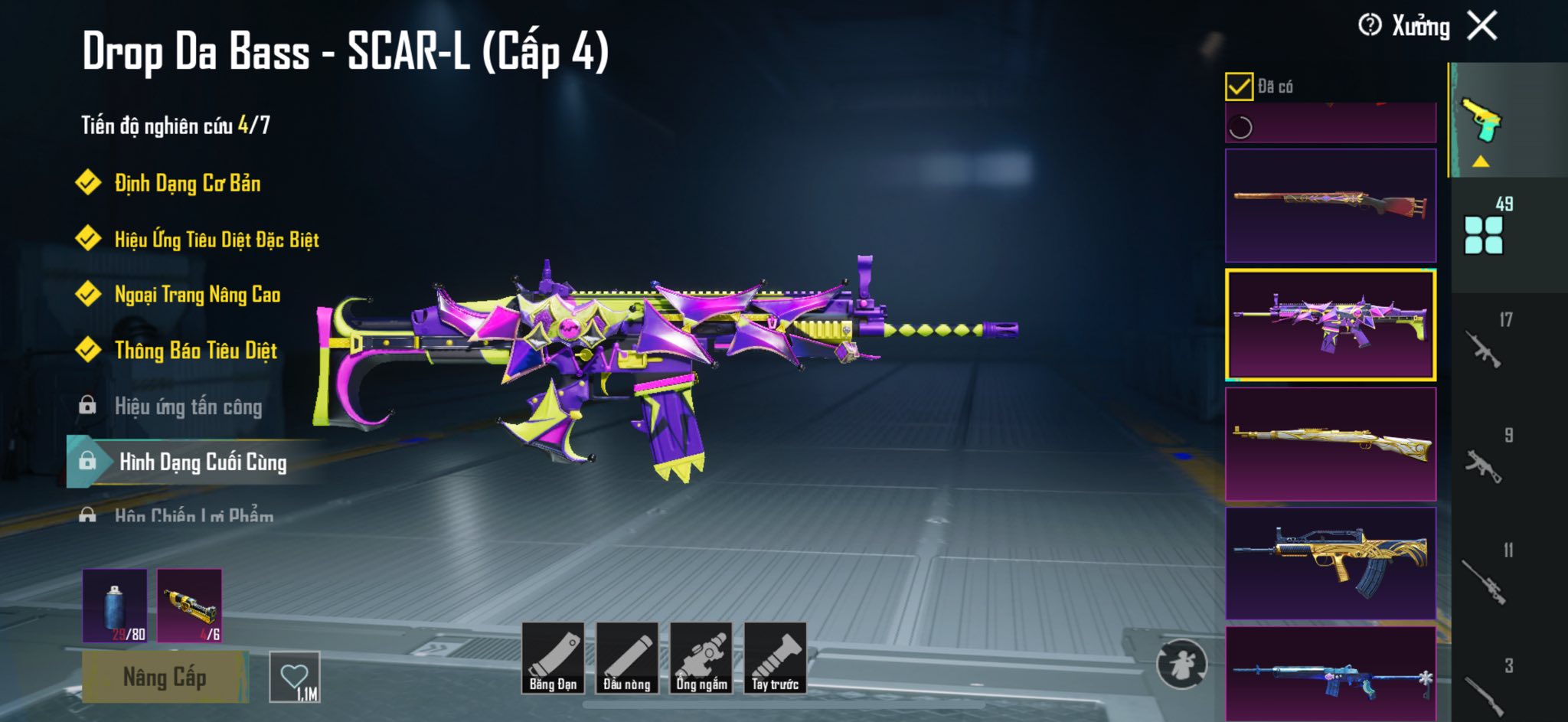Choose the Hình Dạng Cuối Cùng stage
This screenshot has height=722, width=1568.
coord(202,462)
